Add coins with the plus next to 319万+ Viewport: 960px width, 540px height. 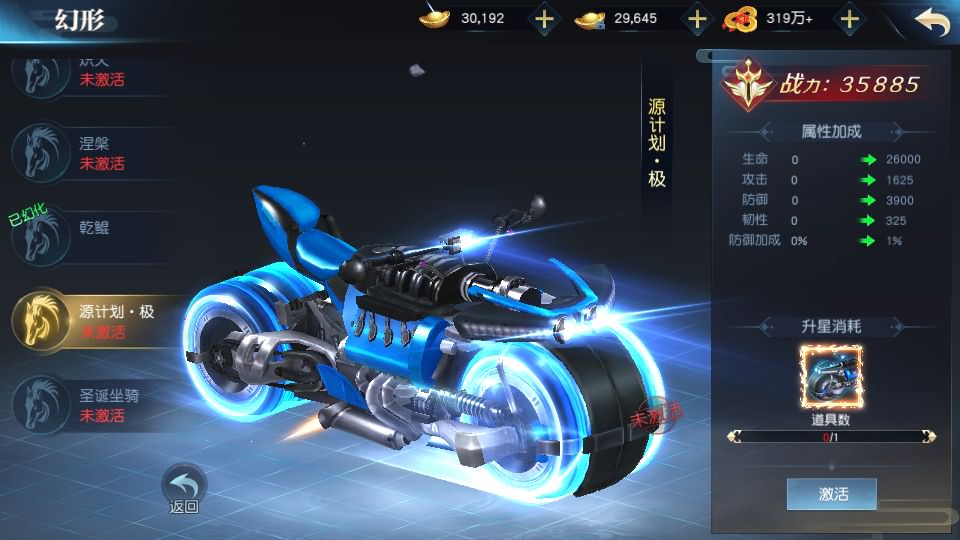pyautogui.click(x=849, y=19)
